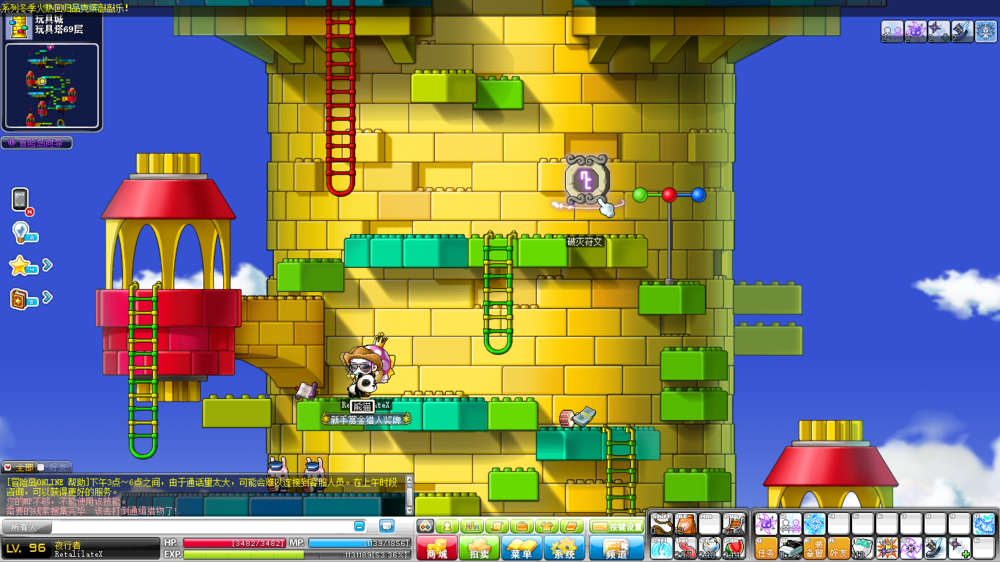Open the 按键设置 key settings
The height and width of the screenshot is (562, 1000).
616,526
